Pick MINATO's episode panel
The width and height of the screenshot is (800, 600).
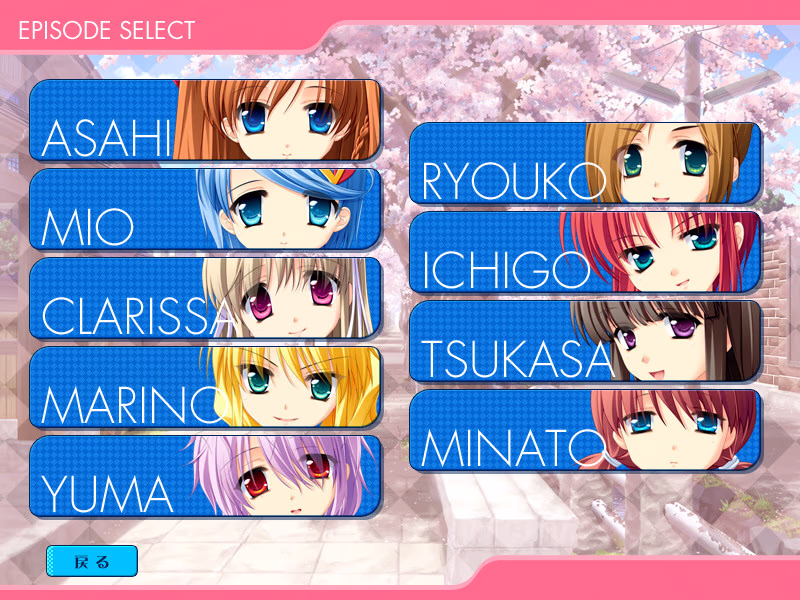[585, 430]
